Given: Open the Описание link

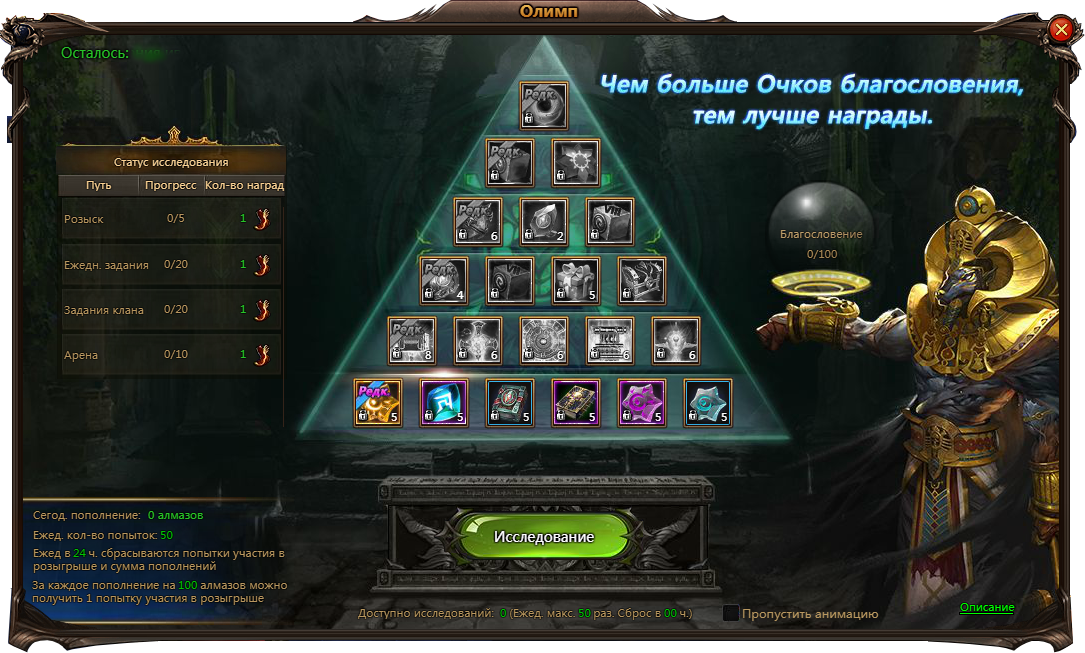Looking at the screenshot, I should (x=986, y=608).
